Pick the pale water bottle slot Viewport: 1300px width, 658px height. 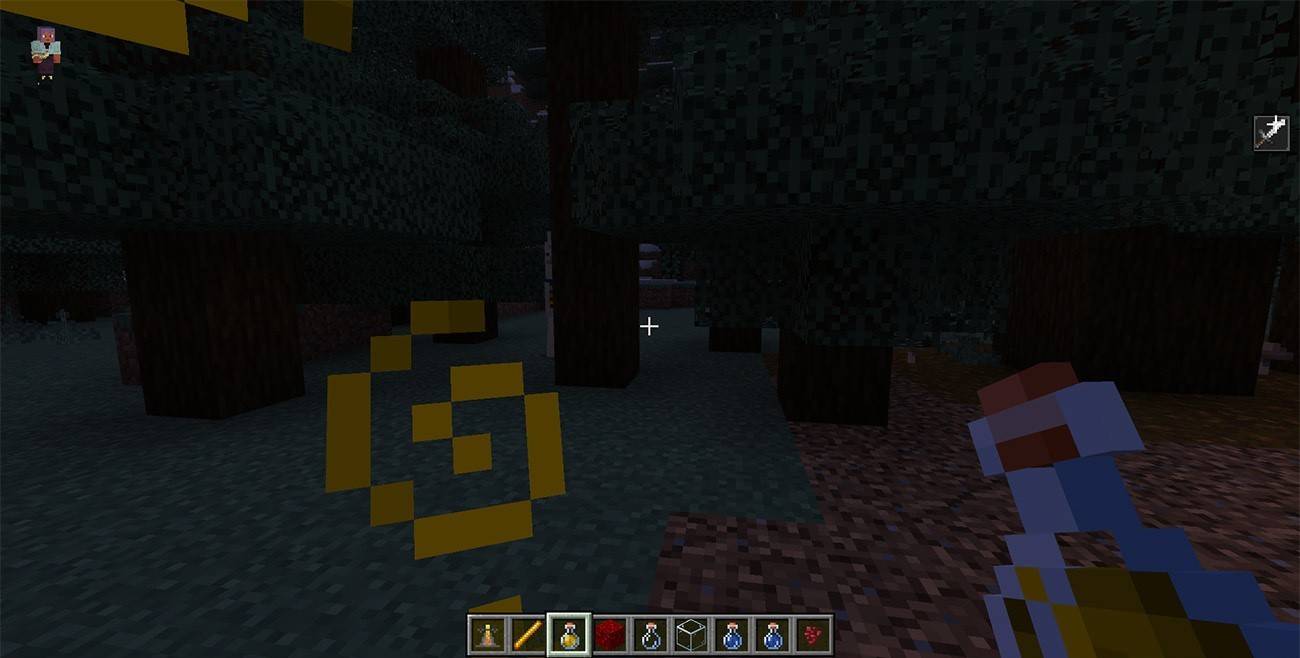pyautogui.click(x=651, y=634)
